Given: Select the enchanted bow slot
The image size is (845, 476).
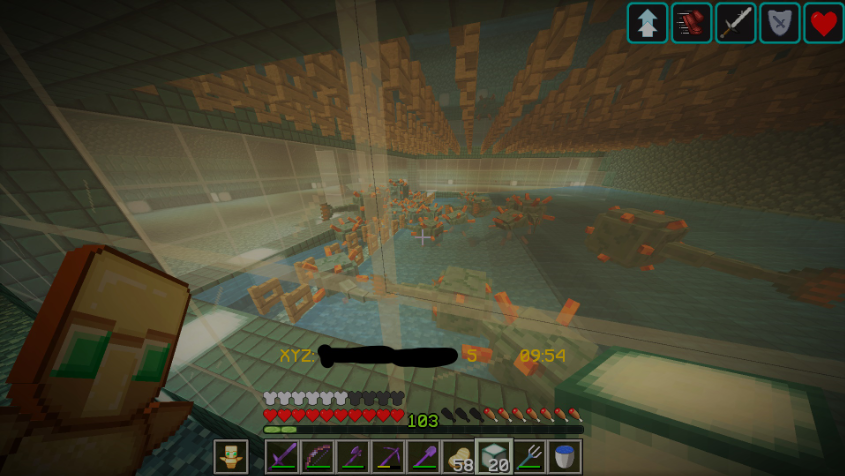Looking at the screenshot, I should (317, 457).
